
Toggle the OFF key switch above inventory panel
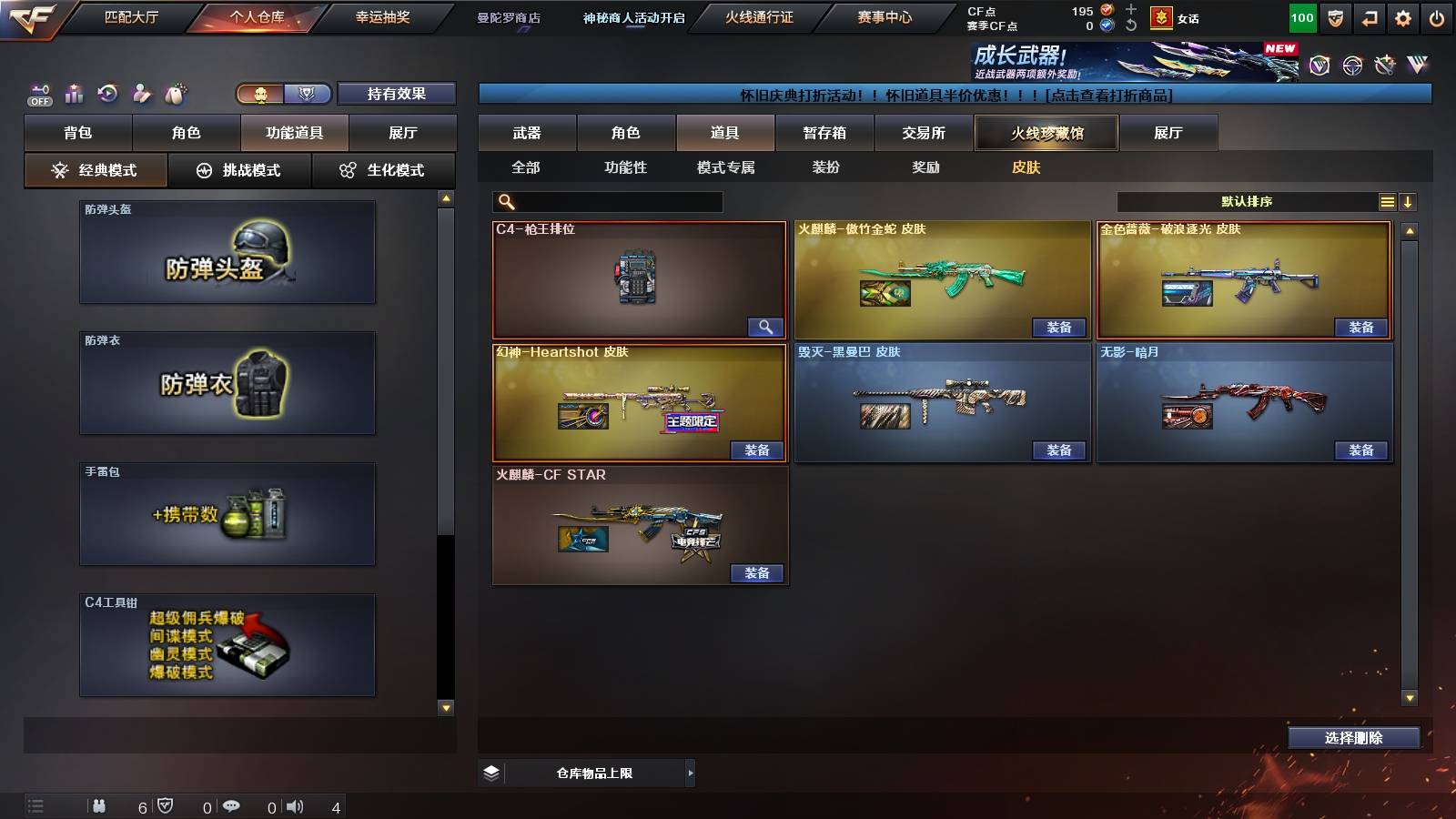point(38,93)
